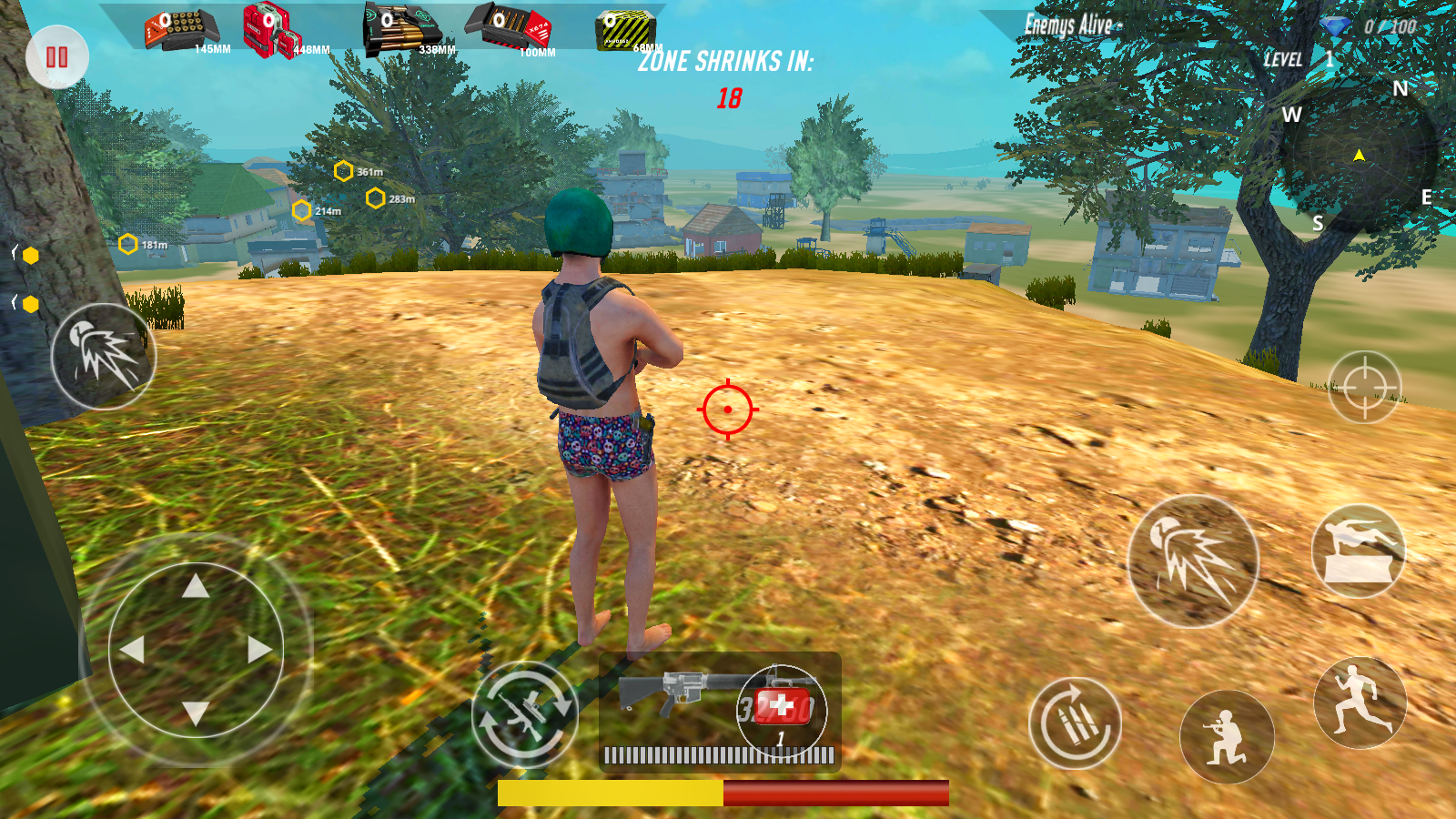The height and width of the screenshot is (819, 1456).
Task: Tap the aim scope crosshair button
Action: (x=1364, y=387)
